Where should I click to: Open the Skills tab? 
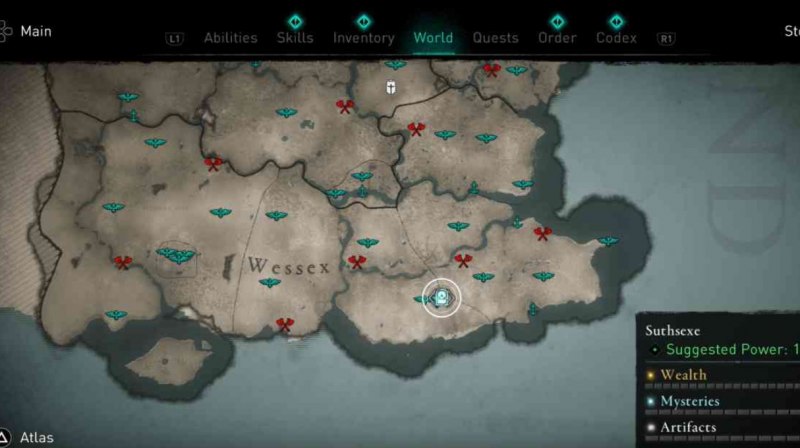pos(295,38)
